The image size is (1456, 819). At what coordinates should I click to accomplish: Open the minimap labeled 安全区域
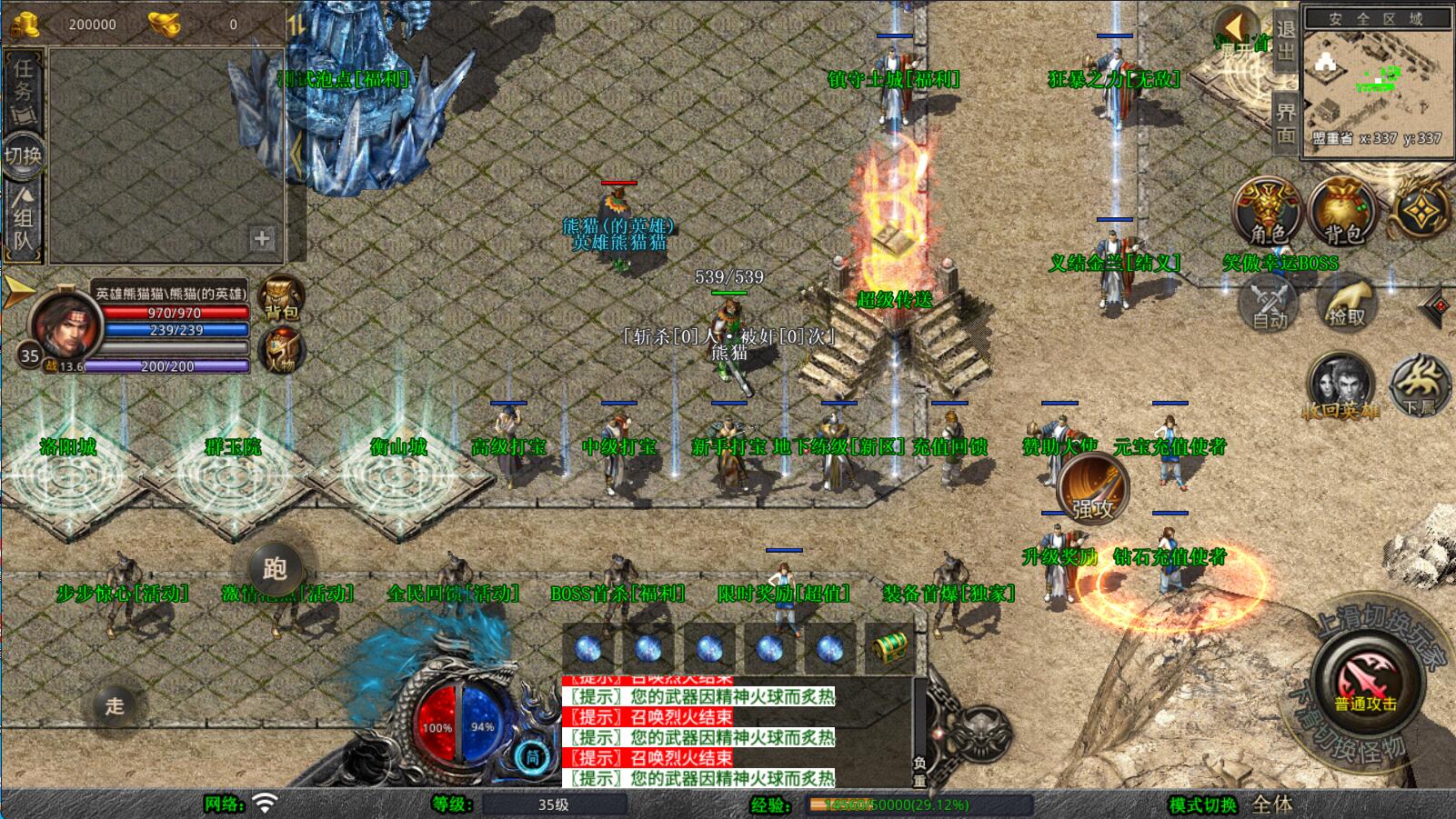pos(1376,81)
